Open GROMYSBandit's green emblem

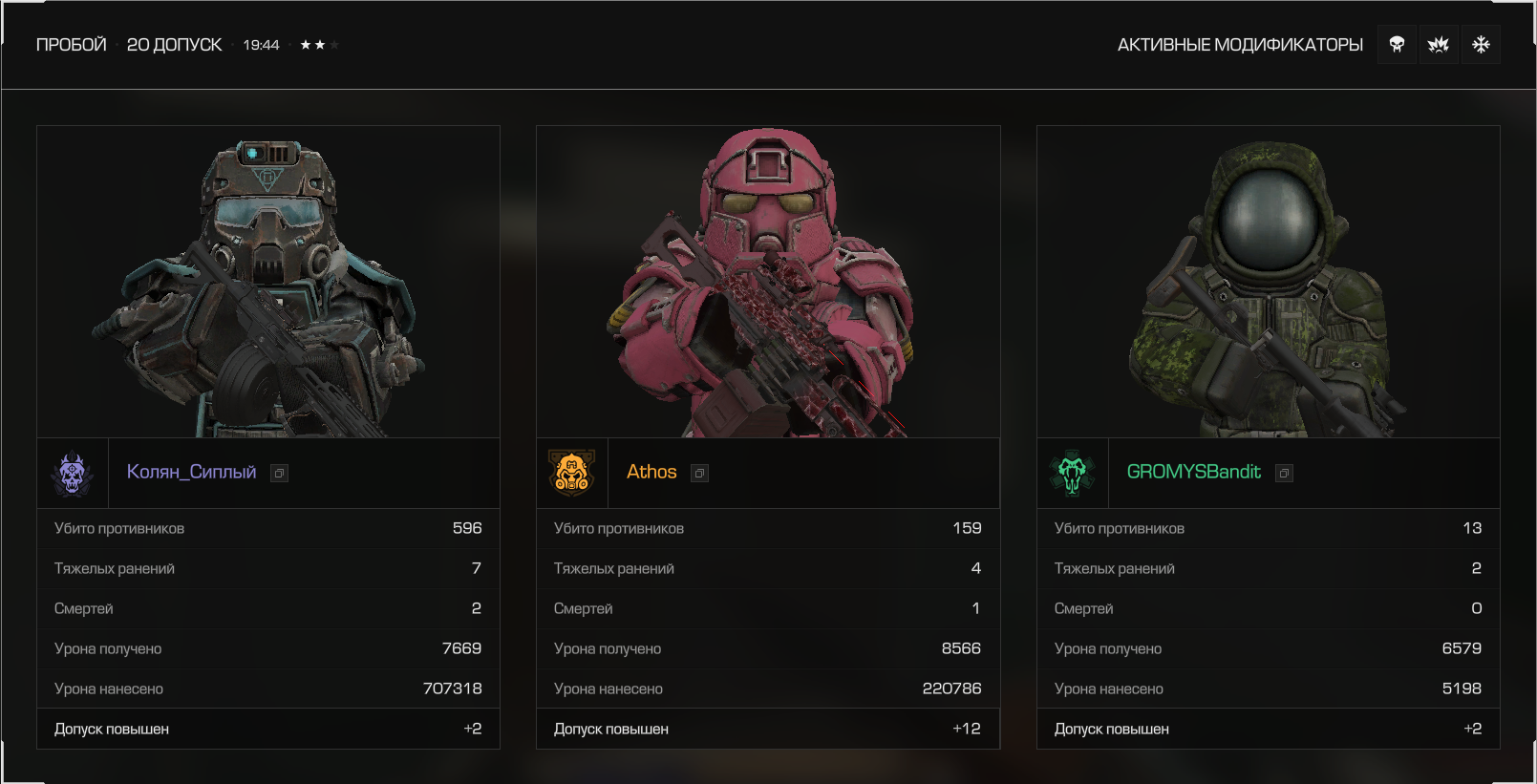point(1073,473)
